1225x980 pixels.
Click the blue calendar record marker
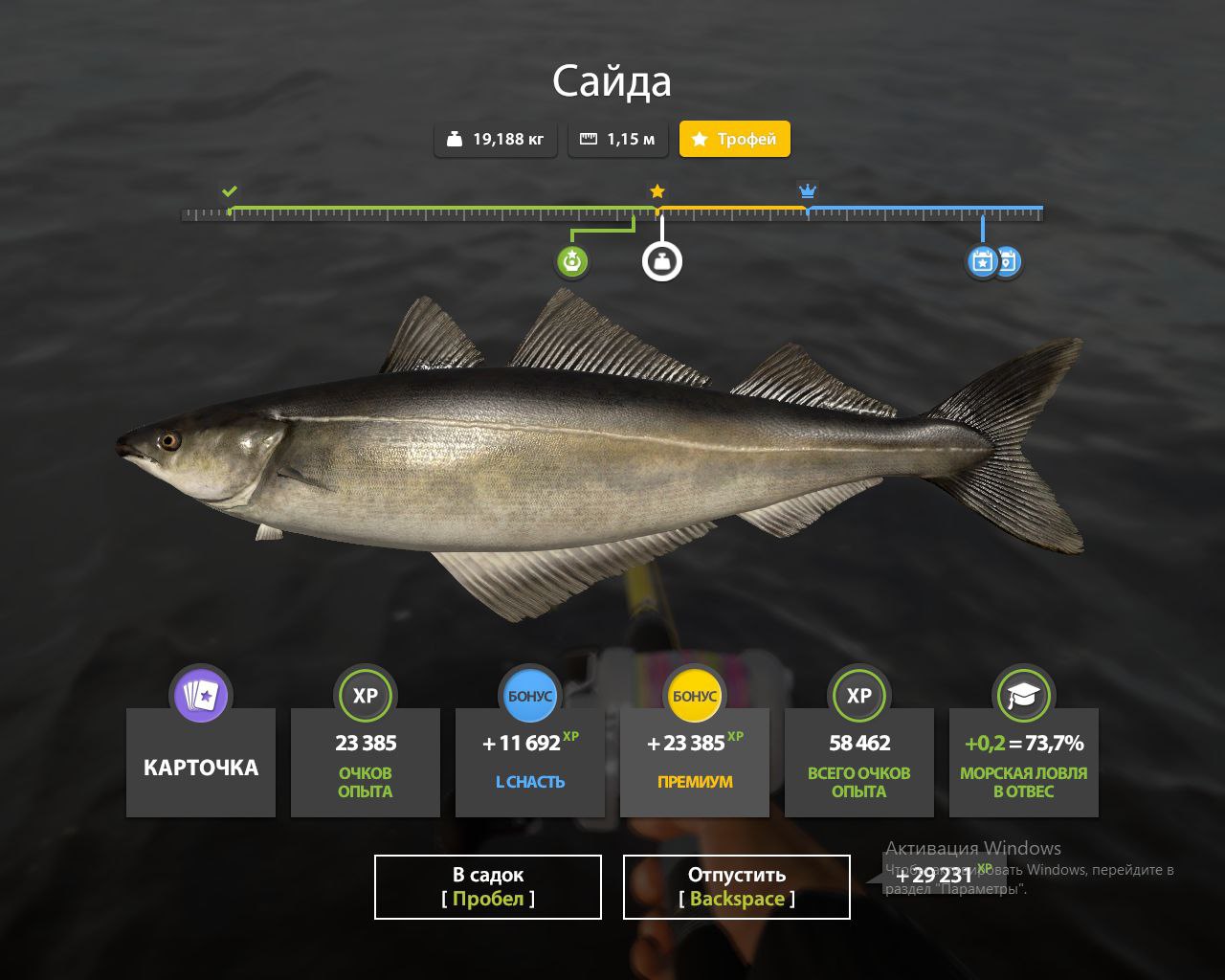point(983,261)
